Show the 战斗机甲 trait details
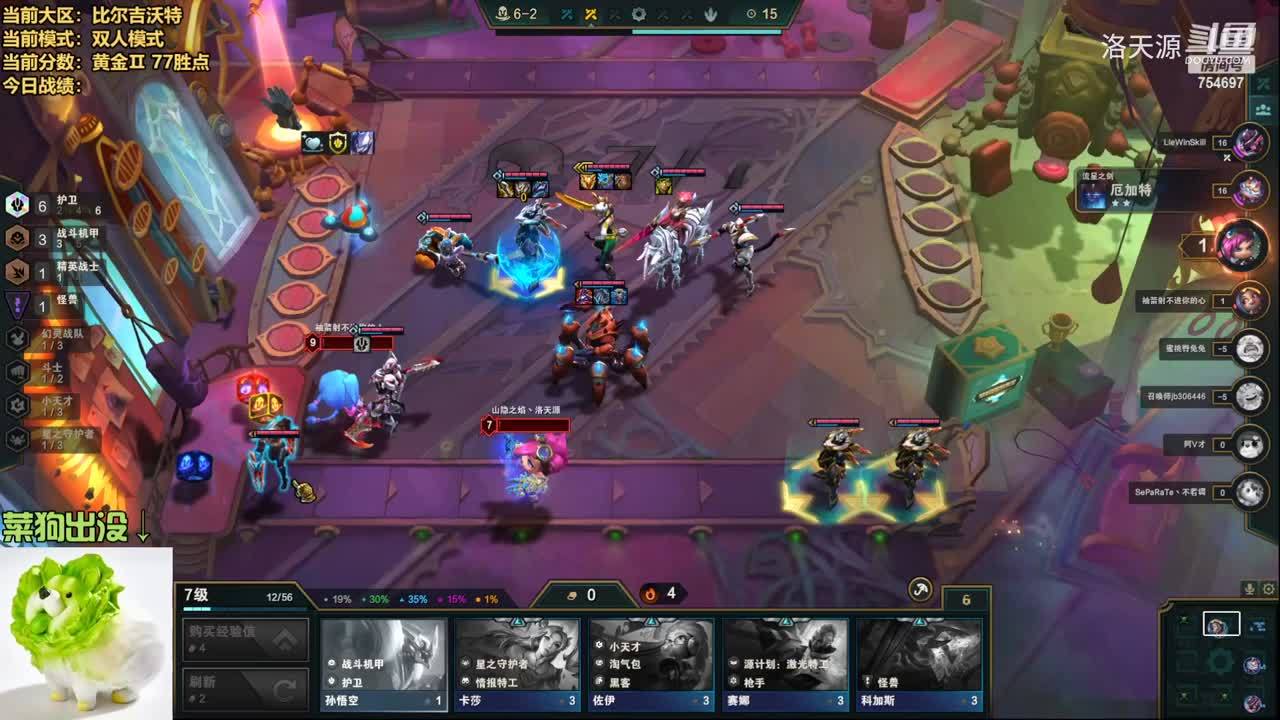Viewport: 1280px width, 720px height. tap(17, 238)
